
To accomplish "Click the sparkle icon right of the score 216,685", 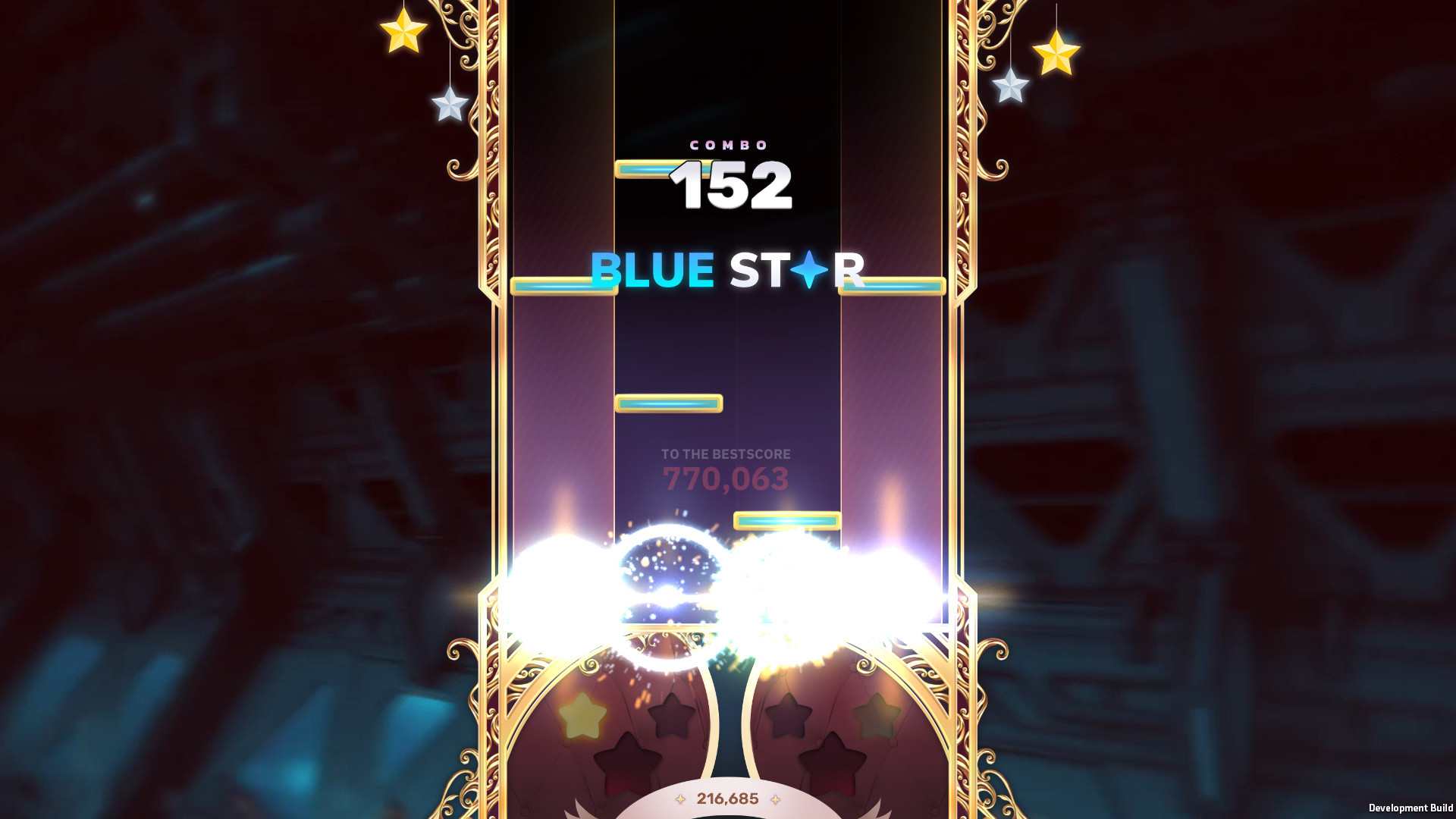I will (773, 799).
